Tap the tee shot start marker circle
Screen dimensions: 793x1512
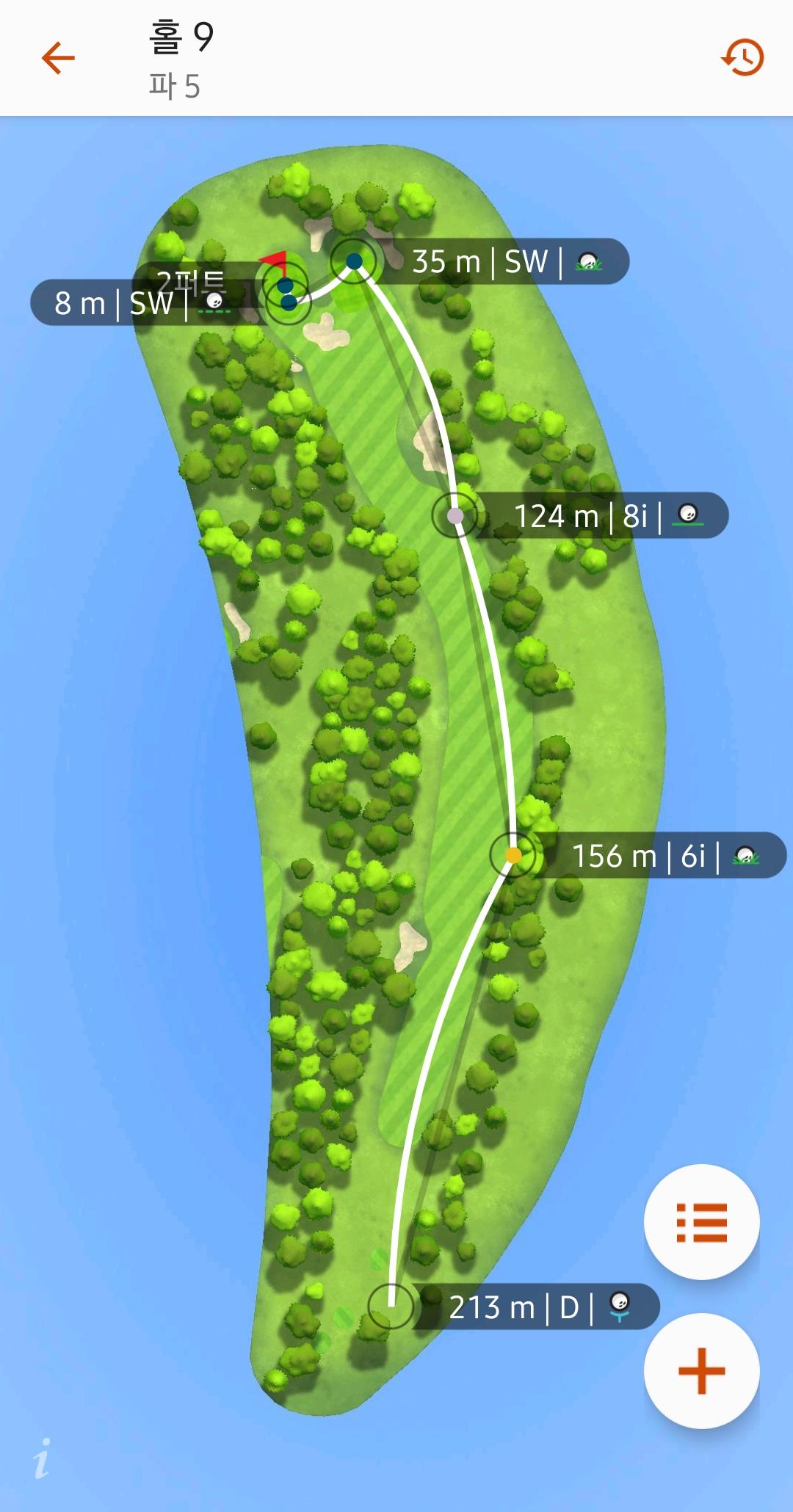tap(391, 1306)
